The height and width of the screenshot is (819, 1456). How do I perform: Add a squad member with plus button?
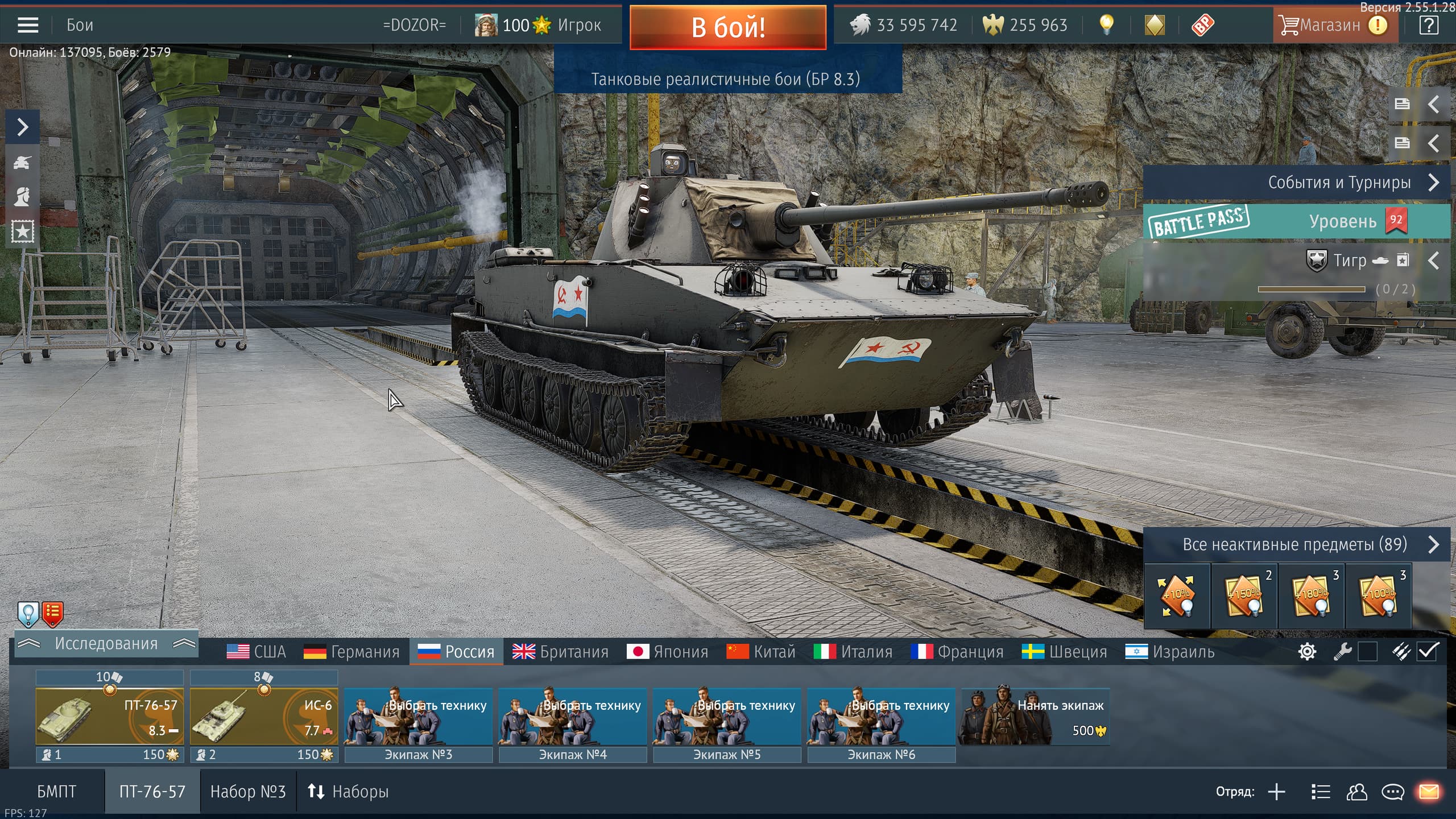pos(1276,792)
